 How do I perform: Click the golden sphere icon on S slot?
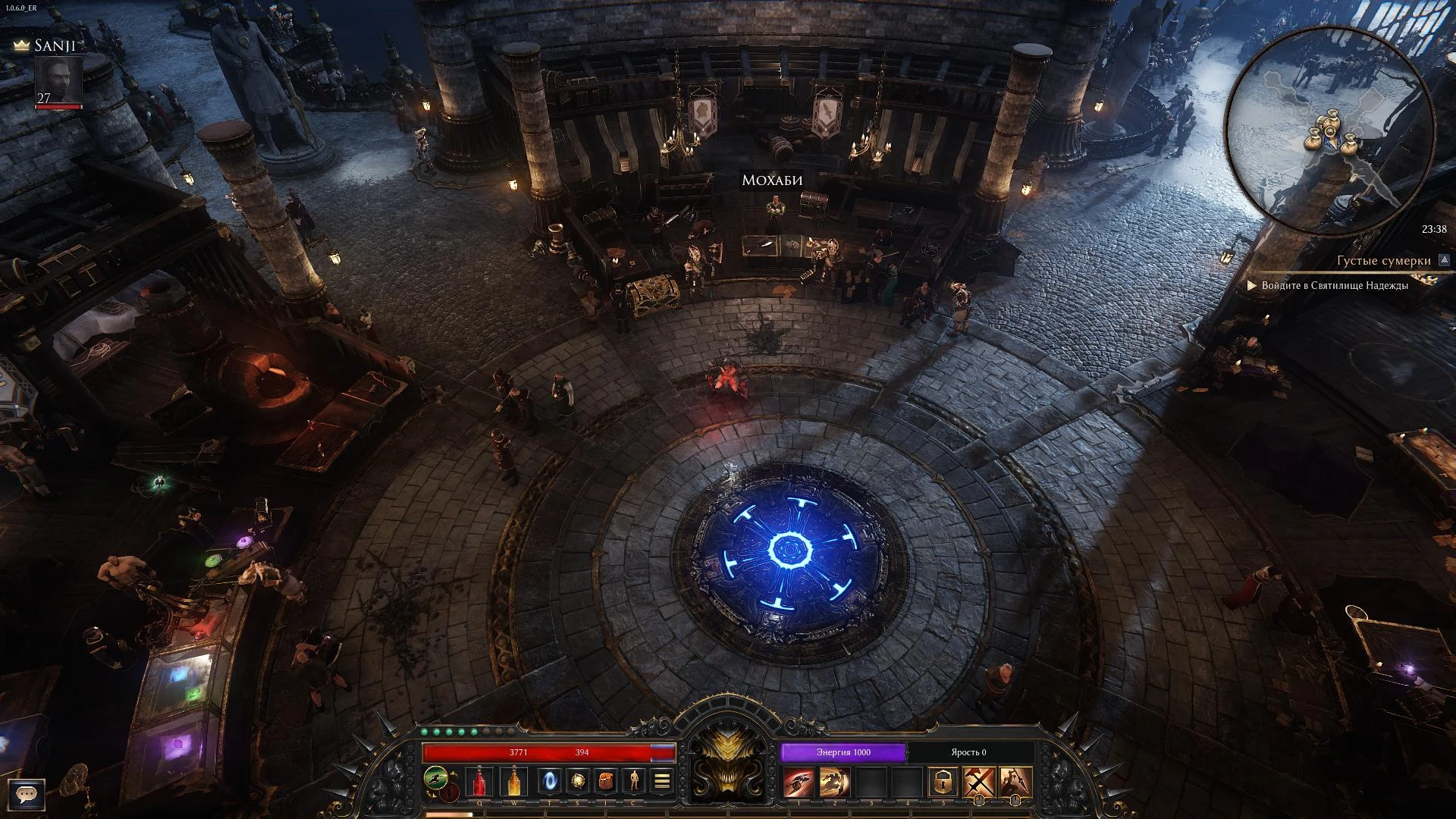point(579,780)
